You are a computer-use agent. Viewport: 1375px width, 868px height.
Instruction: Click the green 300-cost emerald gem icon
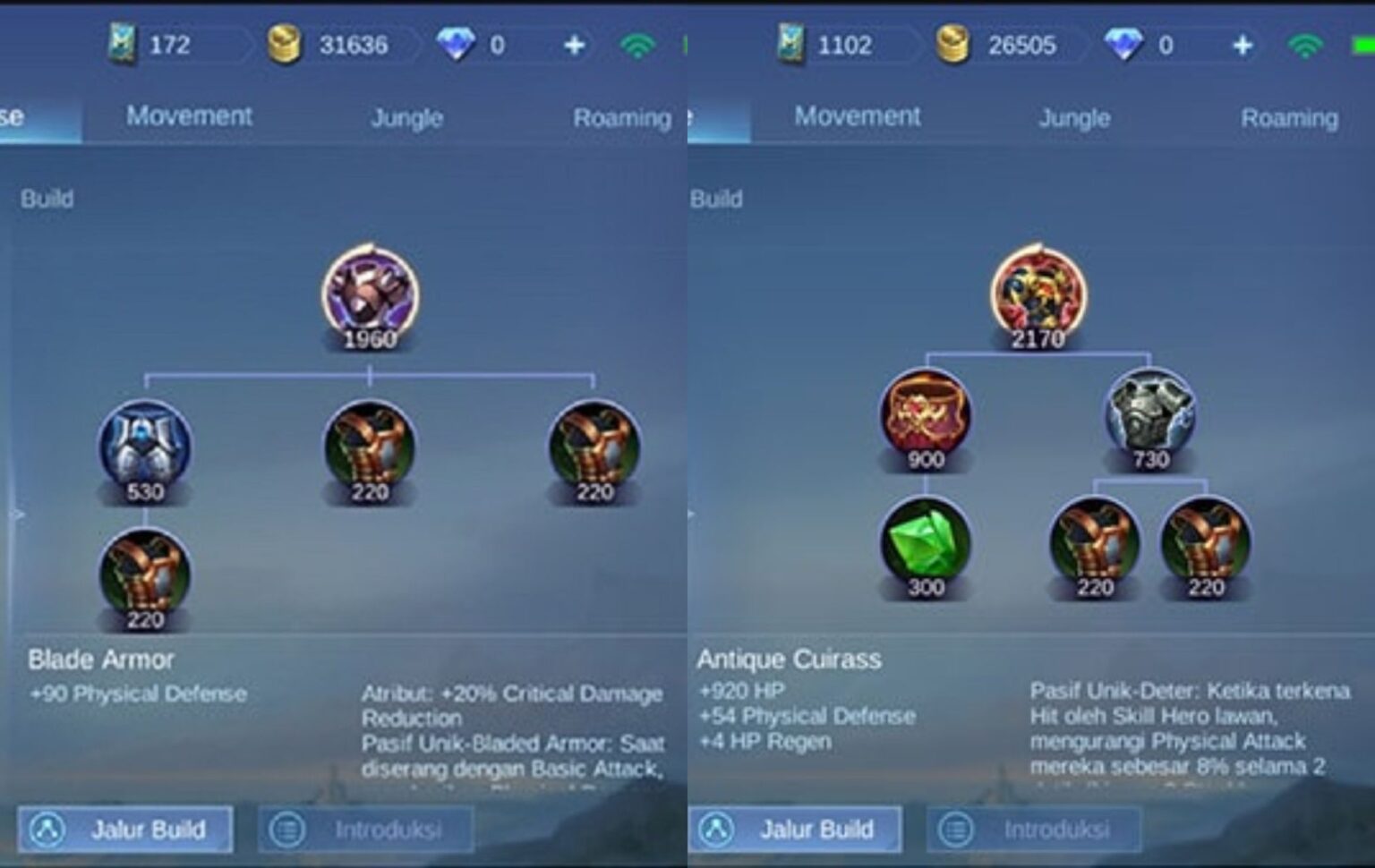click(925, 546)
